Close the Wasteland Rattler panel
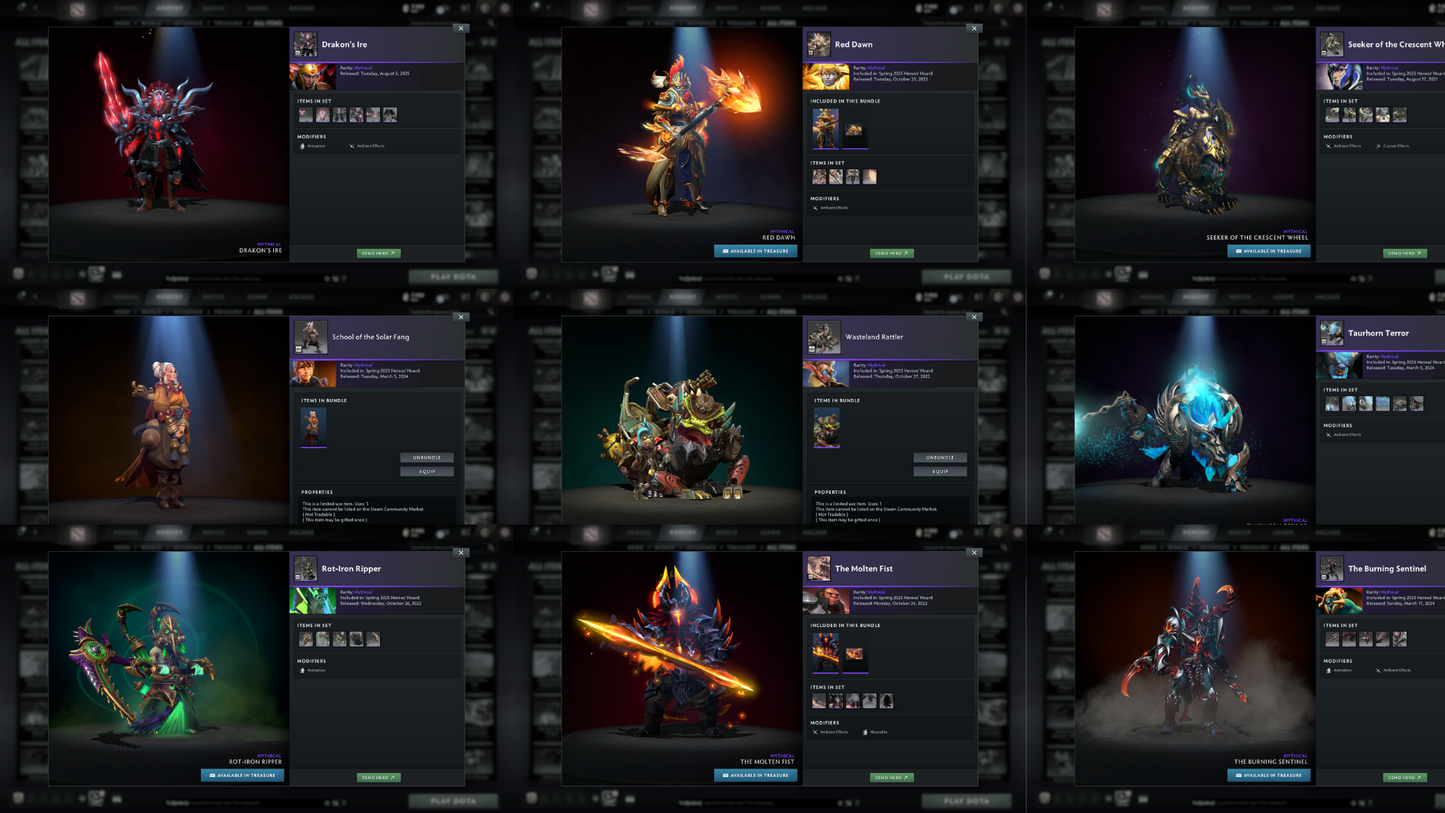Viewport: 1445px width, 813px height. click(x=974, y=317)
